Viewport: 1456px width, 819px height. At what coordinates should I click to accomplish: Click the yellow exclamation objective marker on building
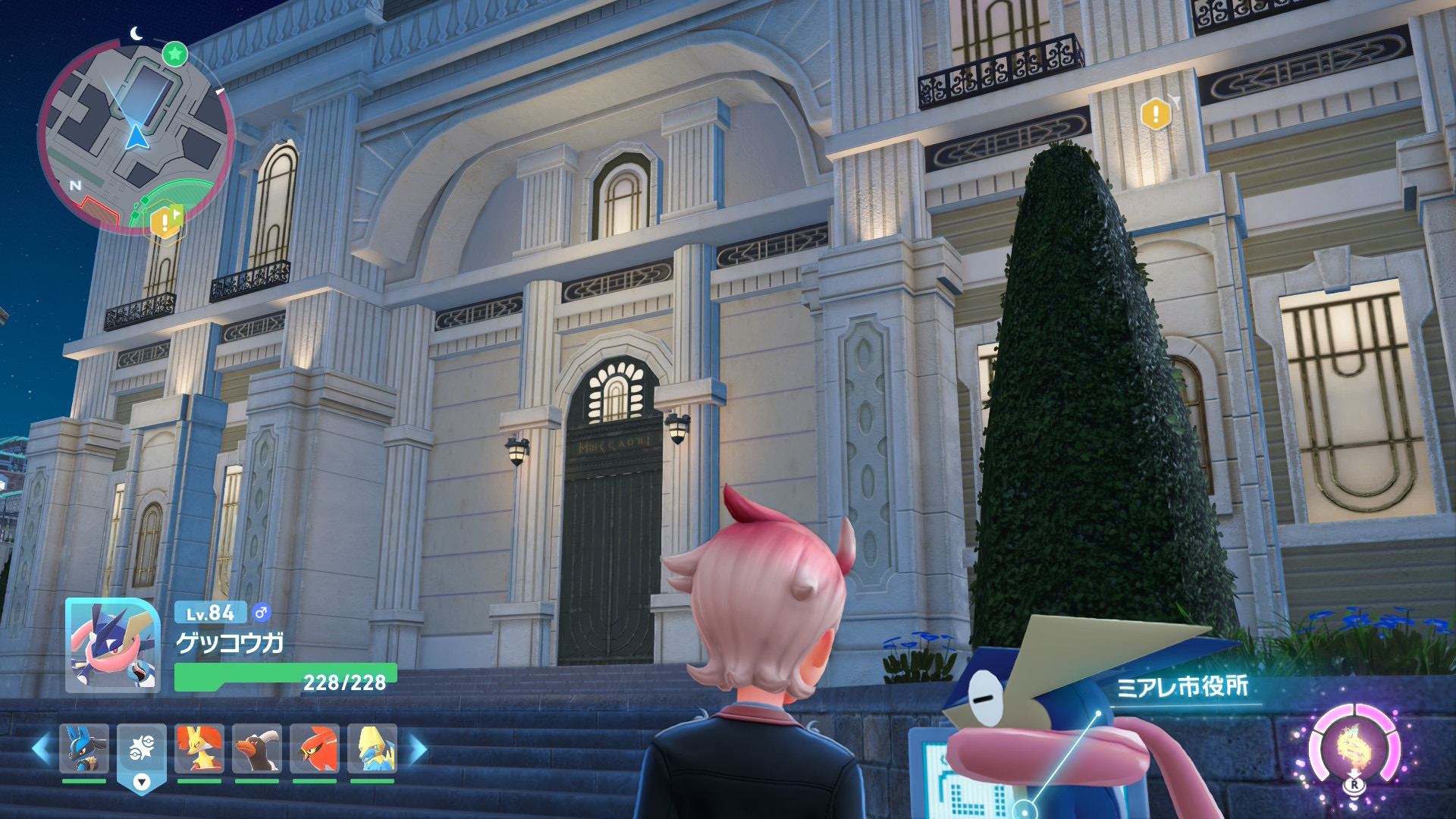(1156, 115)
